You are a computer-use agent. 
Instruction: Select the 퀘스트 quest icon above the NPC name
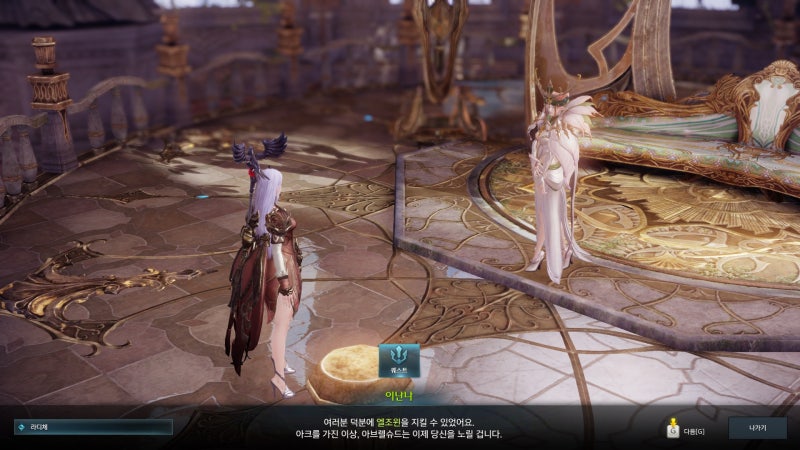tap(399, 360)
